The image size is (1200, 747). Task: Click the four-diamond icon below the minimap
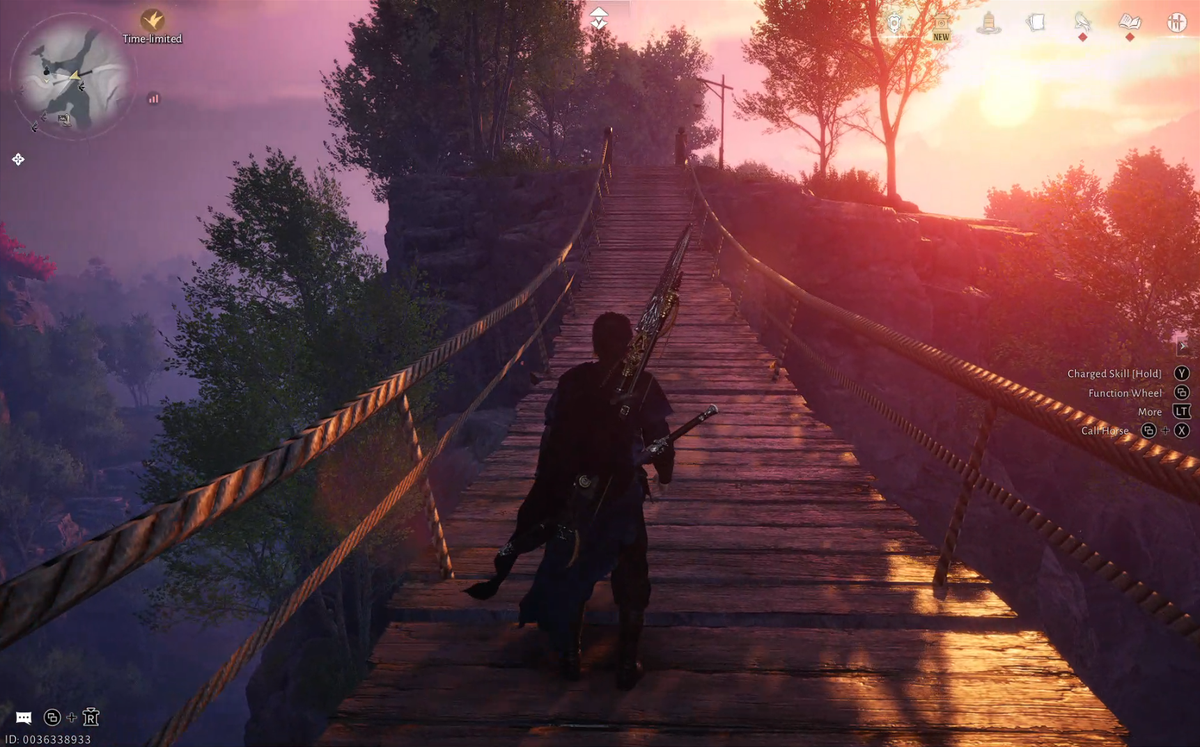18,159
